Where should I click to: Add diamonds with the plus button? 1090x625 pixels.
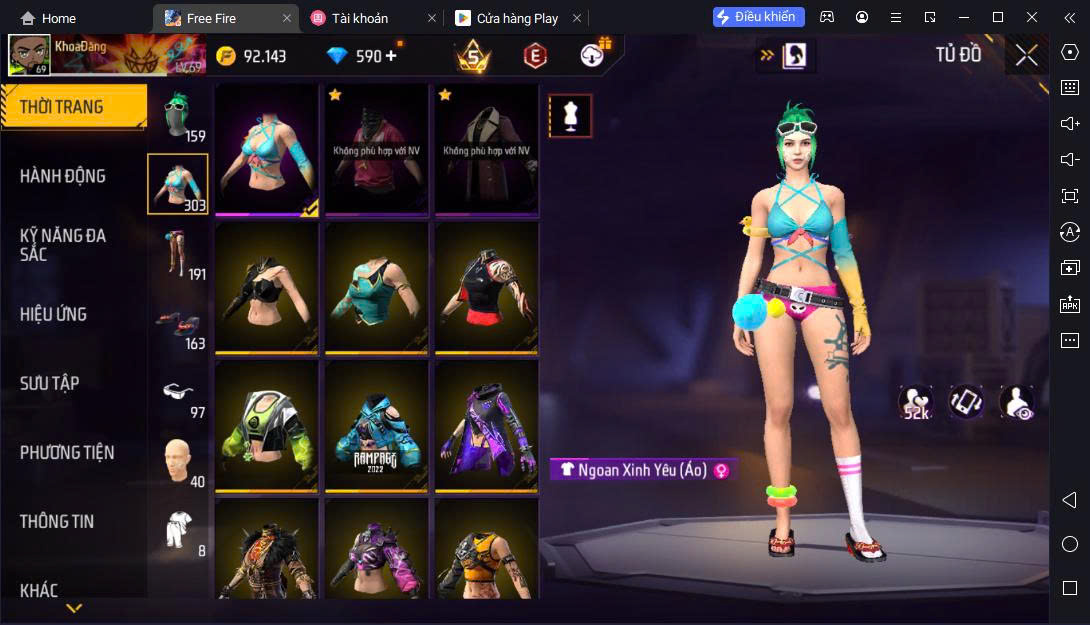pos(390,56)
